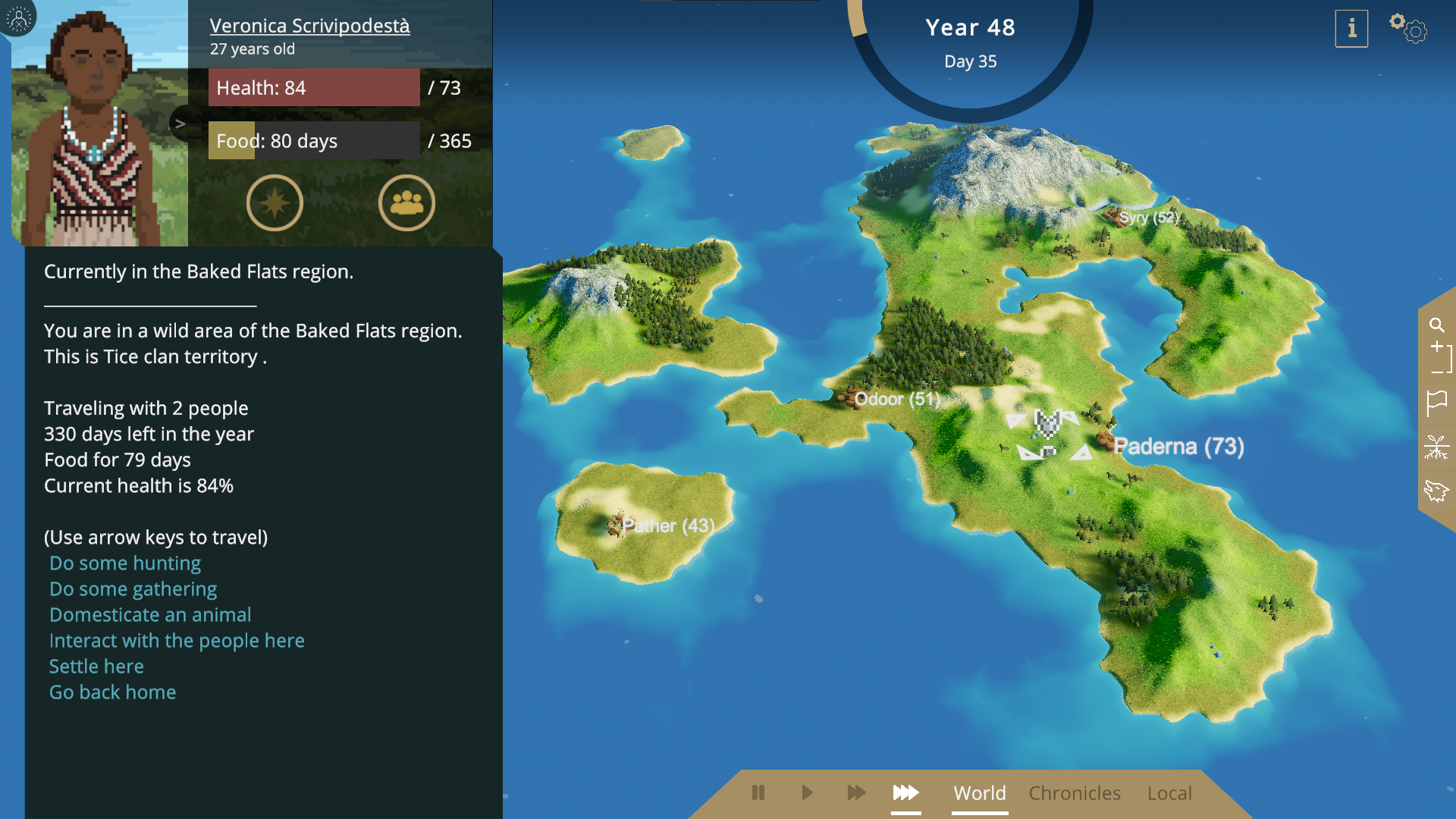
Task: Switch to the World tab
Action: point(979,793)
